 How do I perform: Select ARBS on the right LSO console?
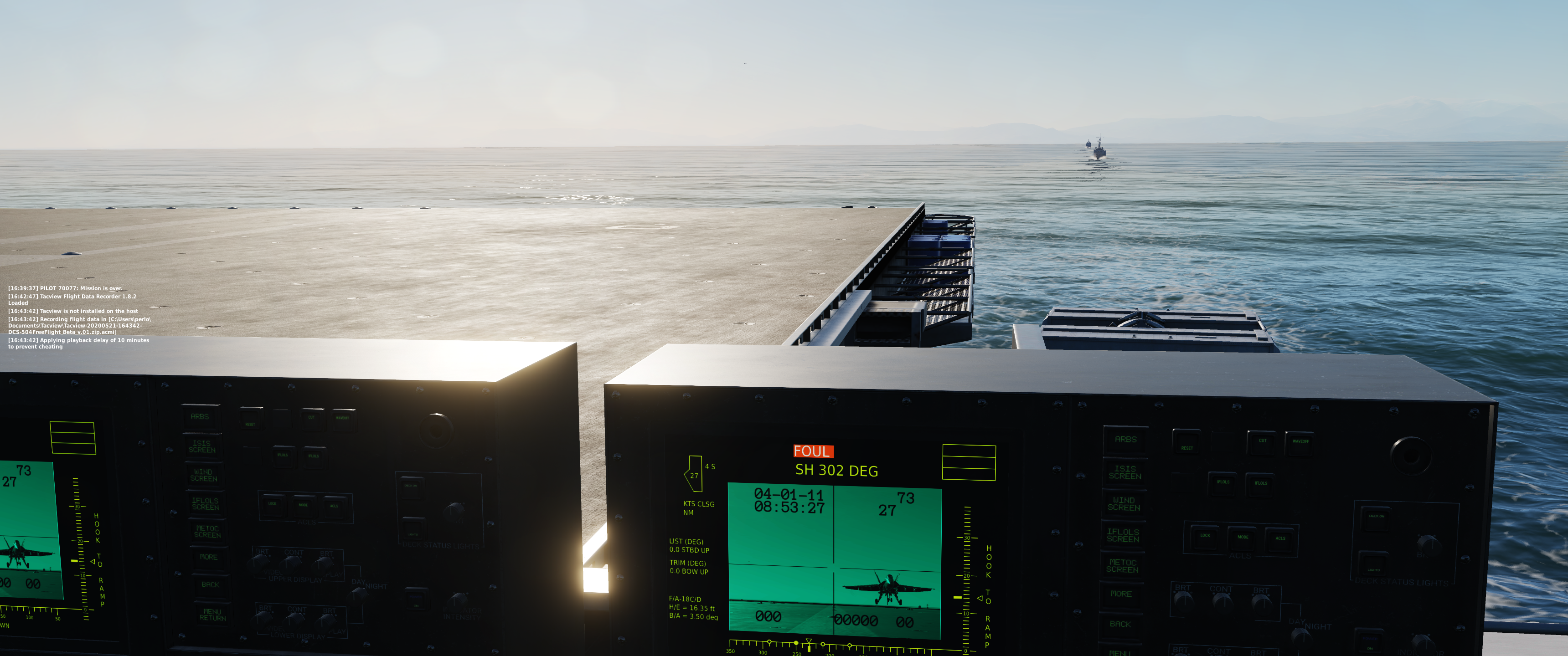1125,439
